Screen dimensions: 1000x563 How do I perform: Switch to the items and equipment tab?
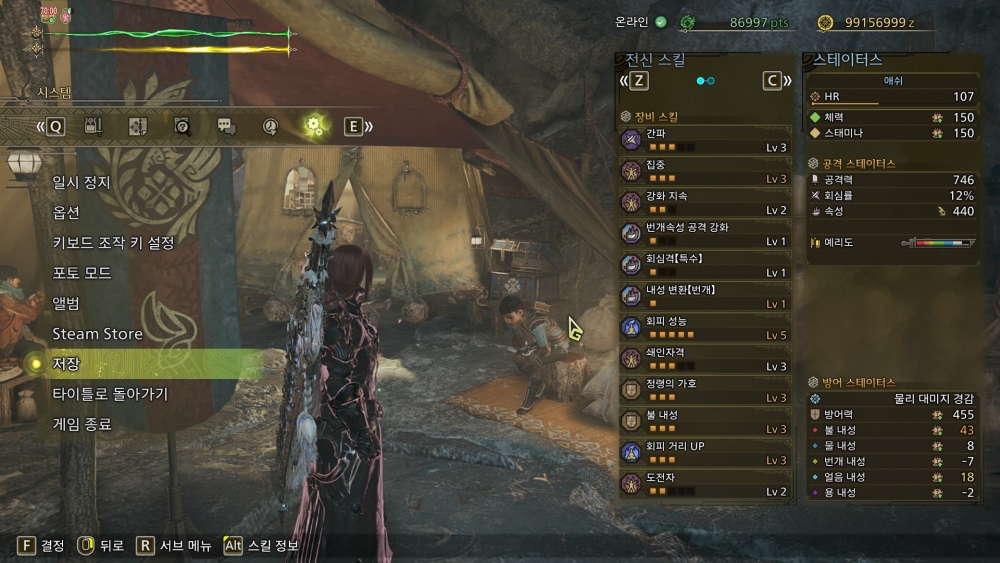94,126
